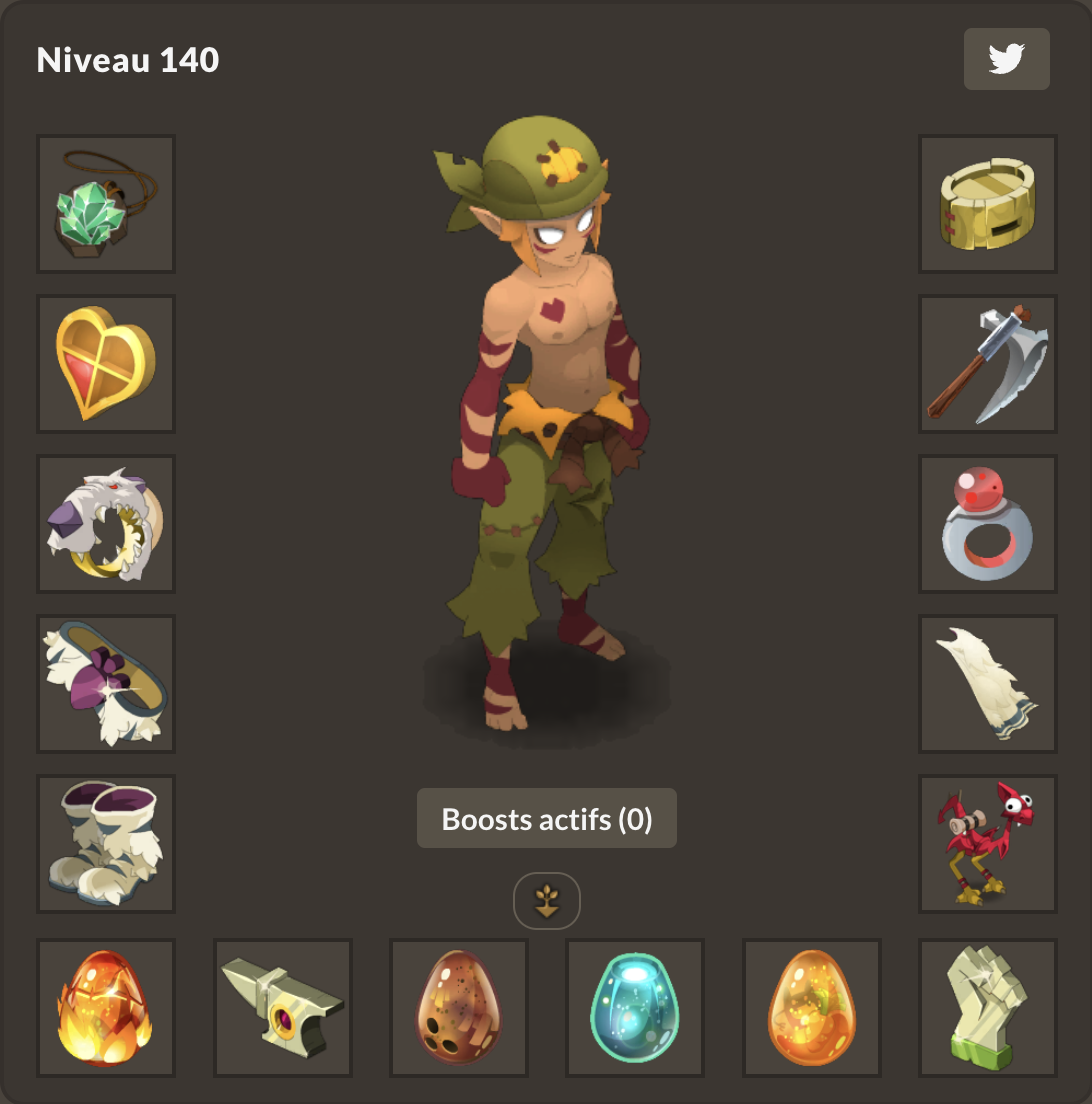Select the flaming orange egg slot
The height and width of the screenshot is (1104, 1092).
tap(106, 1008)
